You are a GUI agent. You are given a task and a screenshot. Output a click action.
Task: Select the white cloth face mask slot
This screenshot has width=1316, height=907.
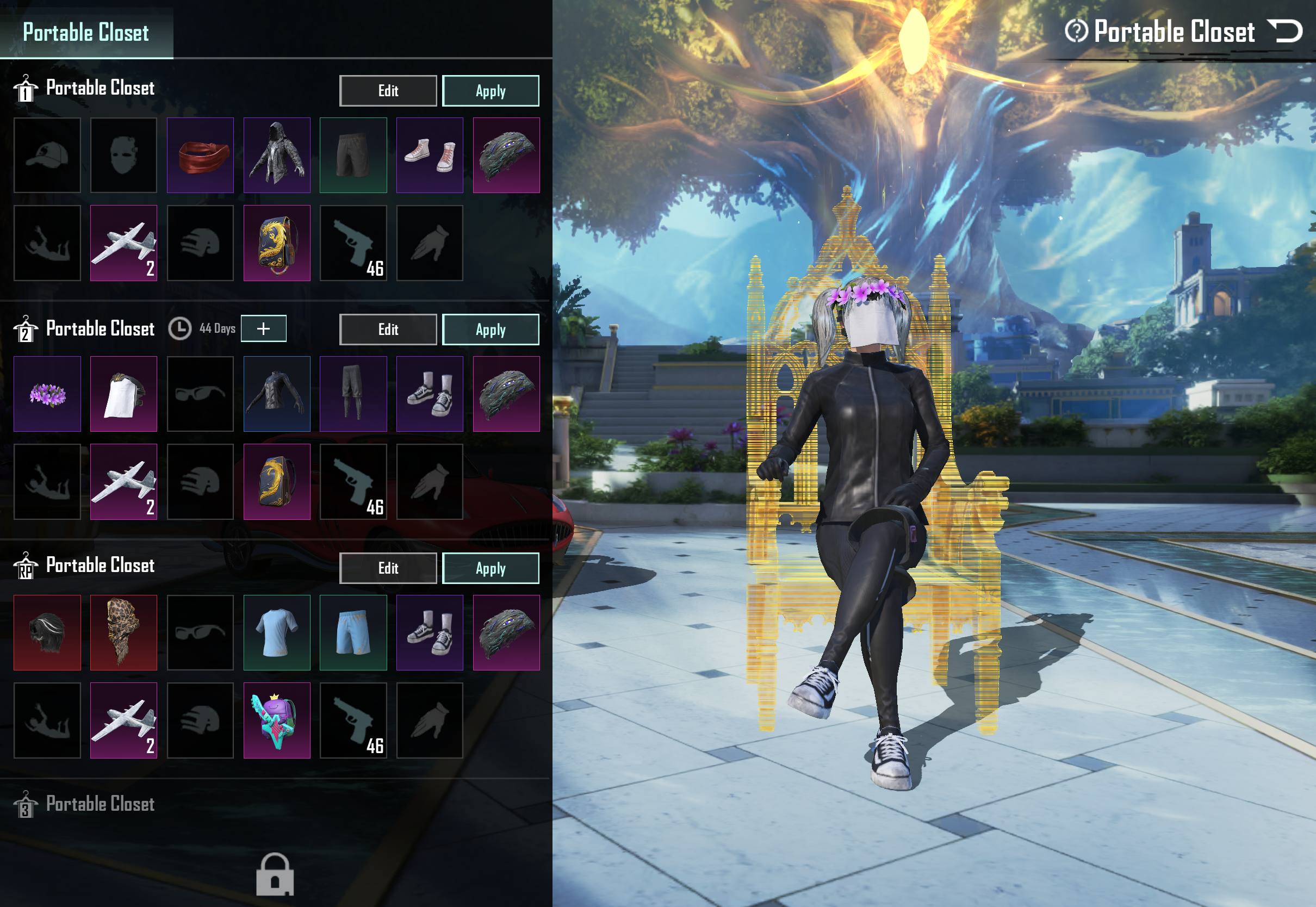coord(124,394)
